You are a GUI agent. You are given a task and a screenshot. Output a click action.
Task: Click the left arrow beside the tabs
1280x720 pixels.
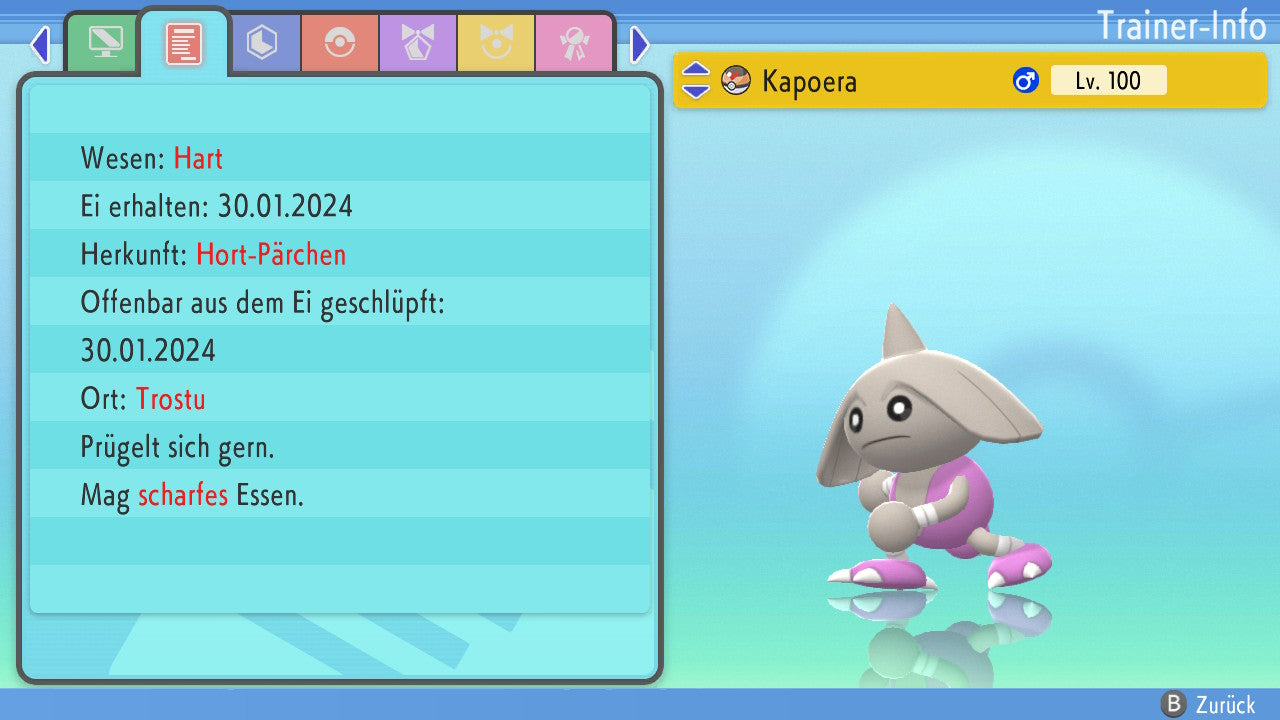(x=40, y=44)
